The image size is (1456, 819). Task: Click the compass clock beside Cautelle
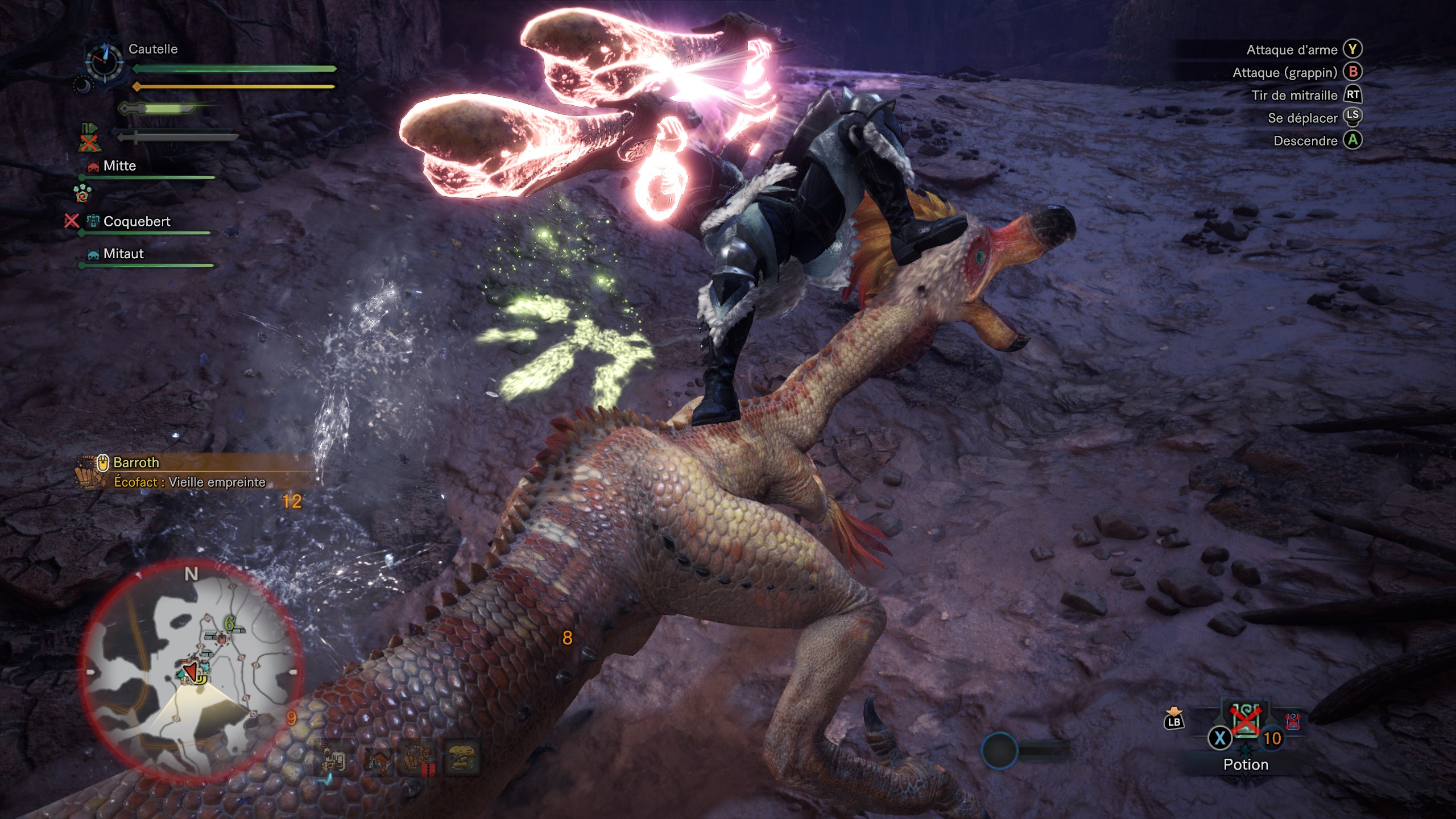tap(104, 62)
